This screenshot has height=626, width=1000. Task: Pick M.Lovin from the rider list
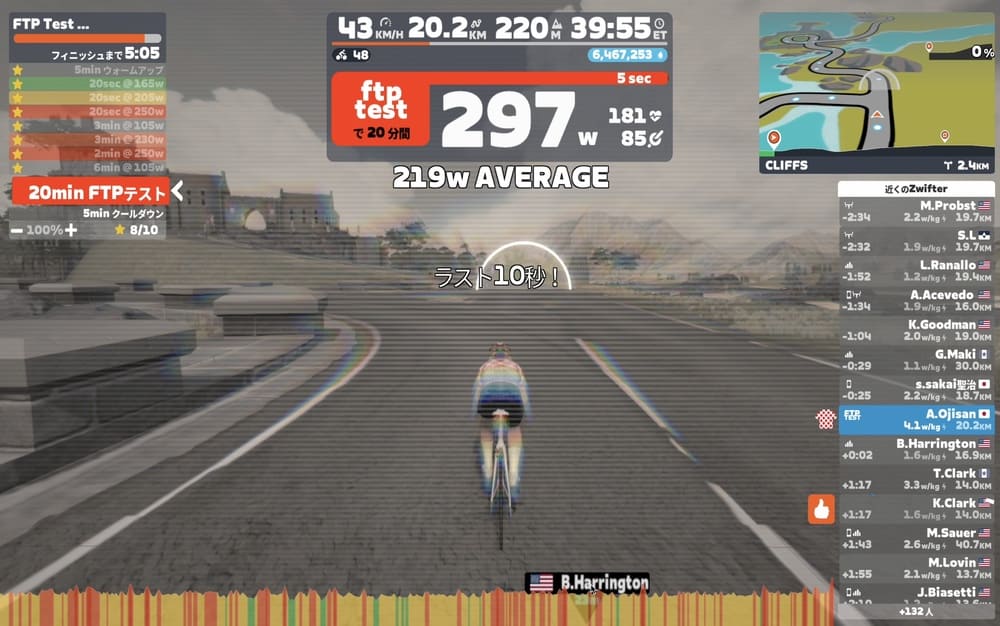(916, 568)
